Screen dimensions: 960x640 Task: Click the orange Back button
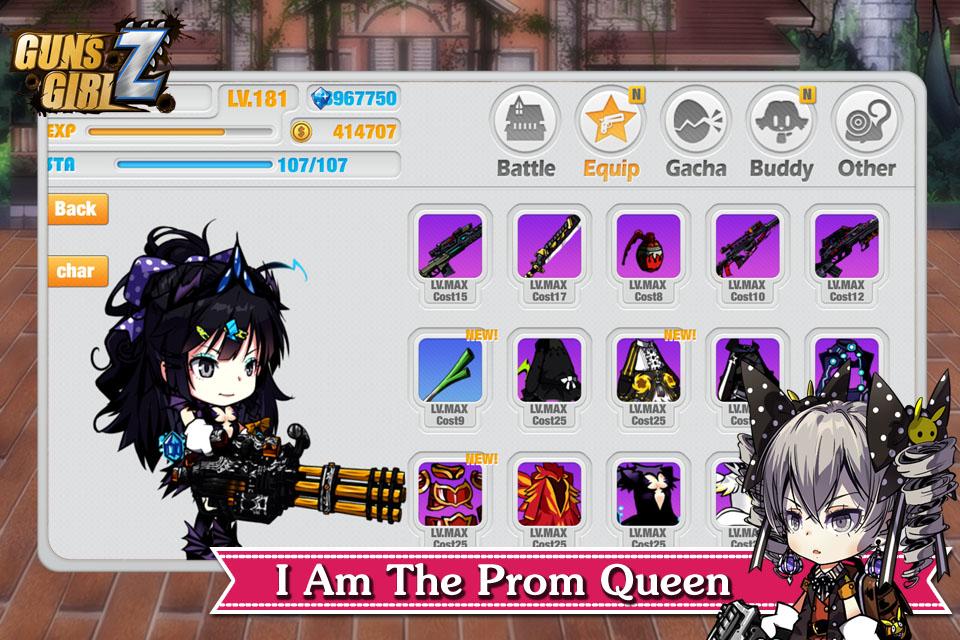76,209
